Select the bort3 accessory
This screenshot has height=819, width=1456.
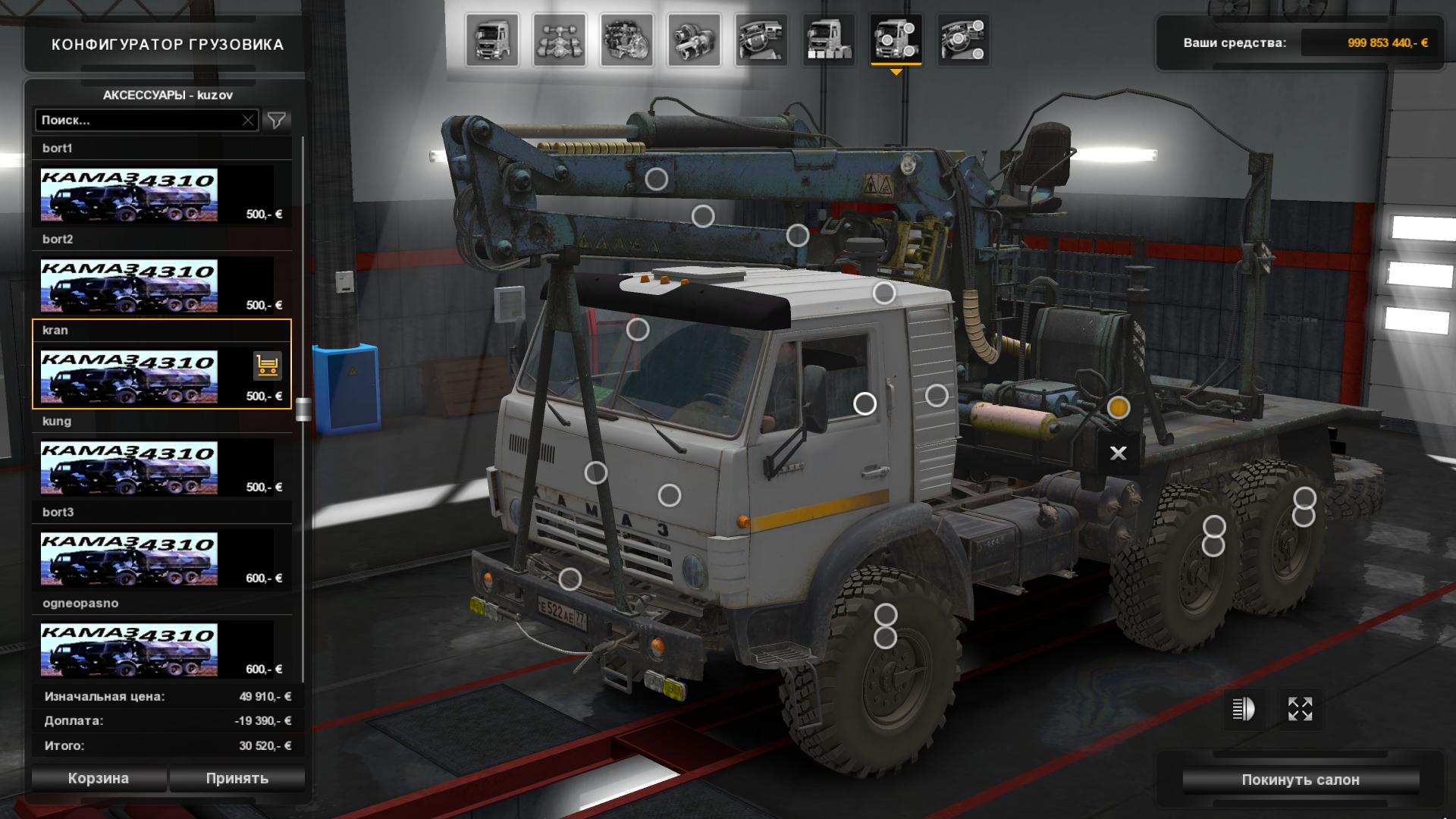(129, 559)
